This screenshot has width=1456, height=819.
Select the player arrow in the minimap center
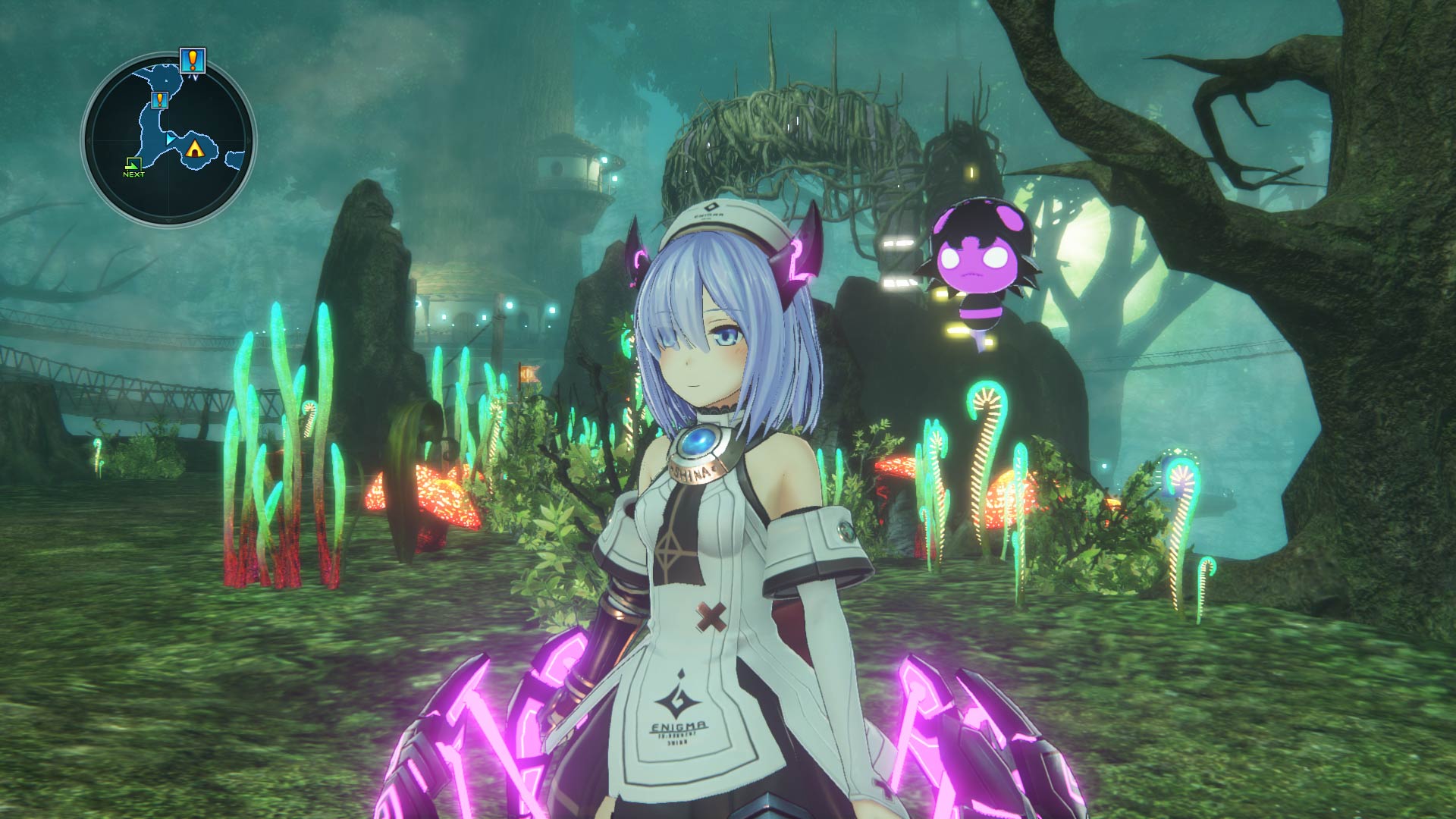170,139
